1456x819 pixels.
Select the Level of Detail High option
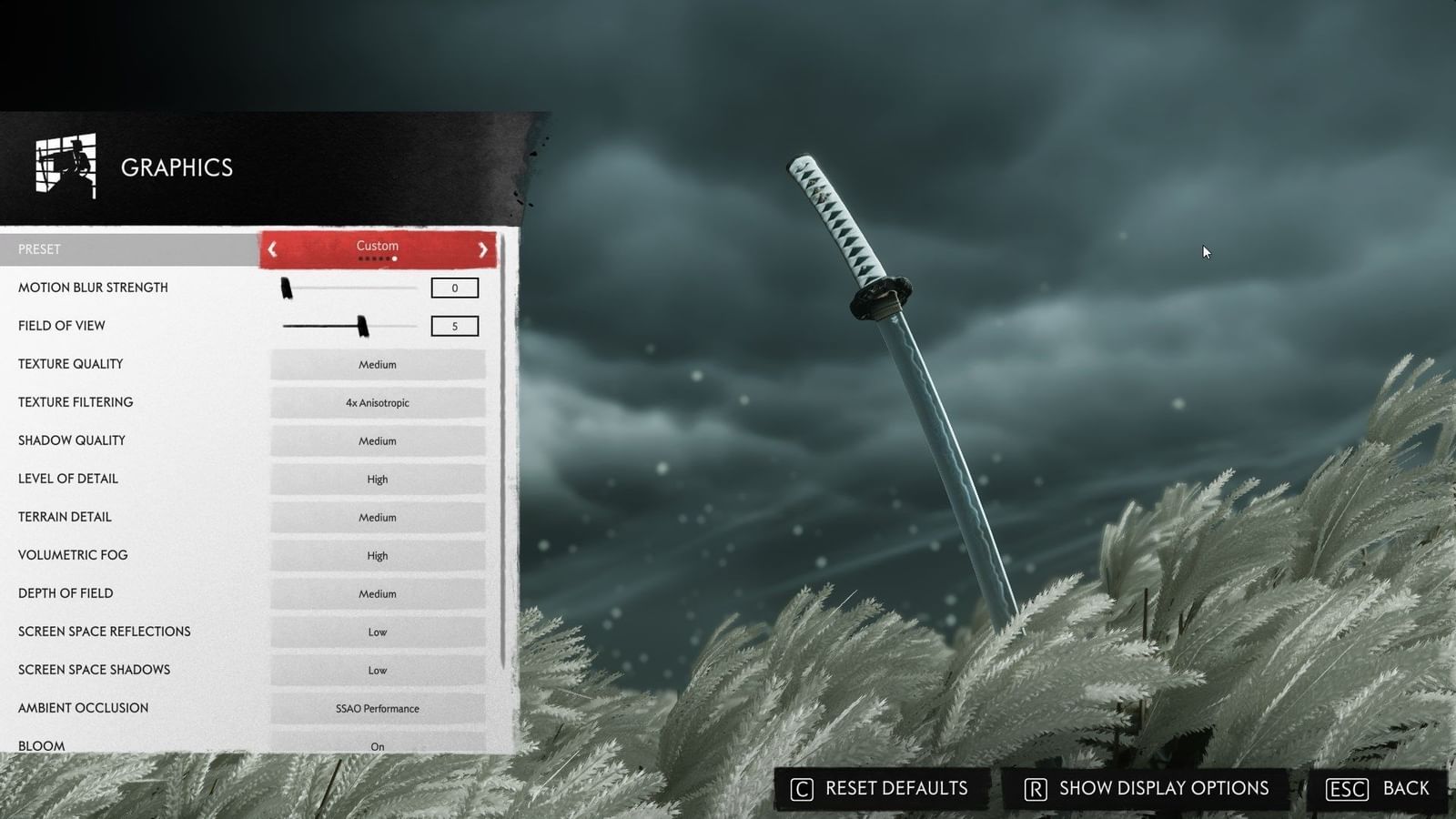tap(378, 479)
